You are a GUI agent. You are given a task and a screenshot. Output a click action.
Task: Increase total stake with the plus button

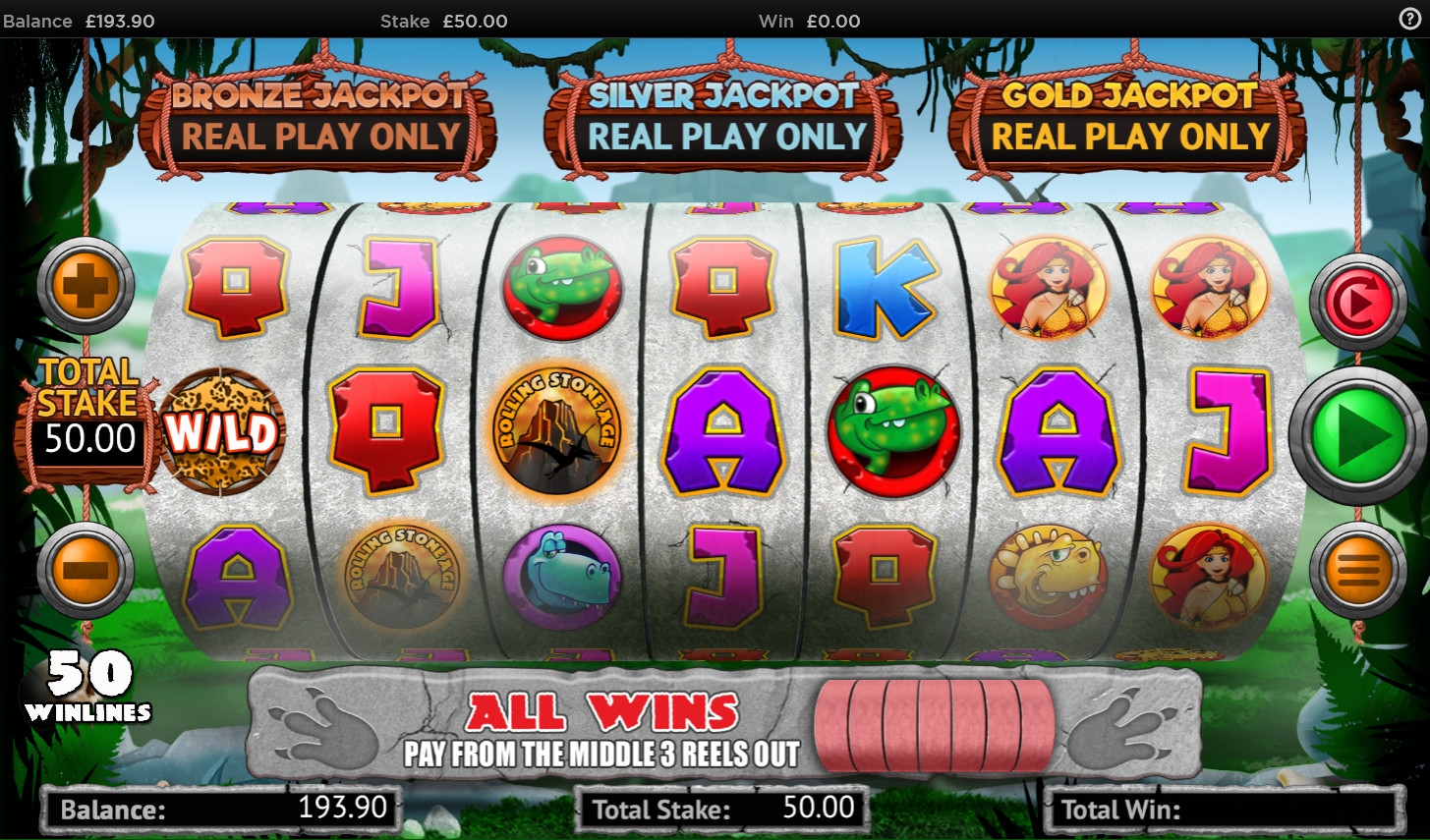86,285
